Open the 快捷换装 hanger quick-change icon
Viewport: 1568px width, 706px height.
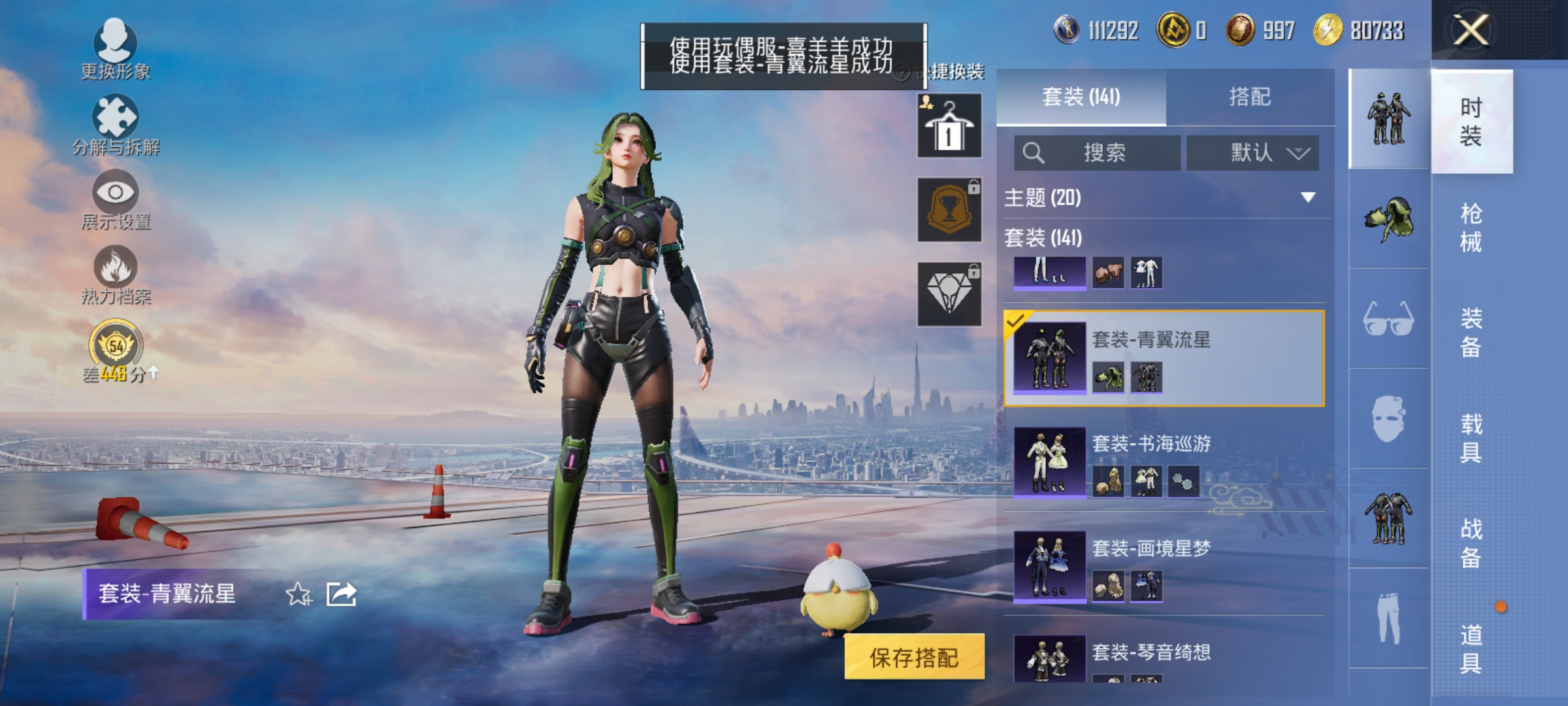pyautogui.click(x=949, y=124)
